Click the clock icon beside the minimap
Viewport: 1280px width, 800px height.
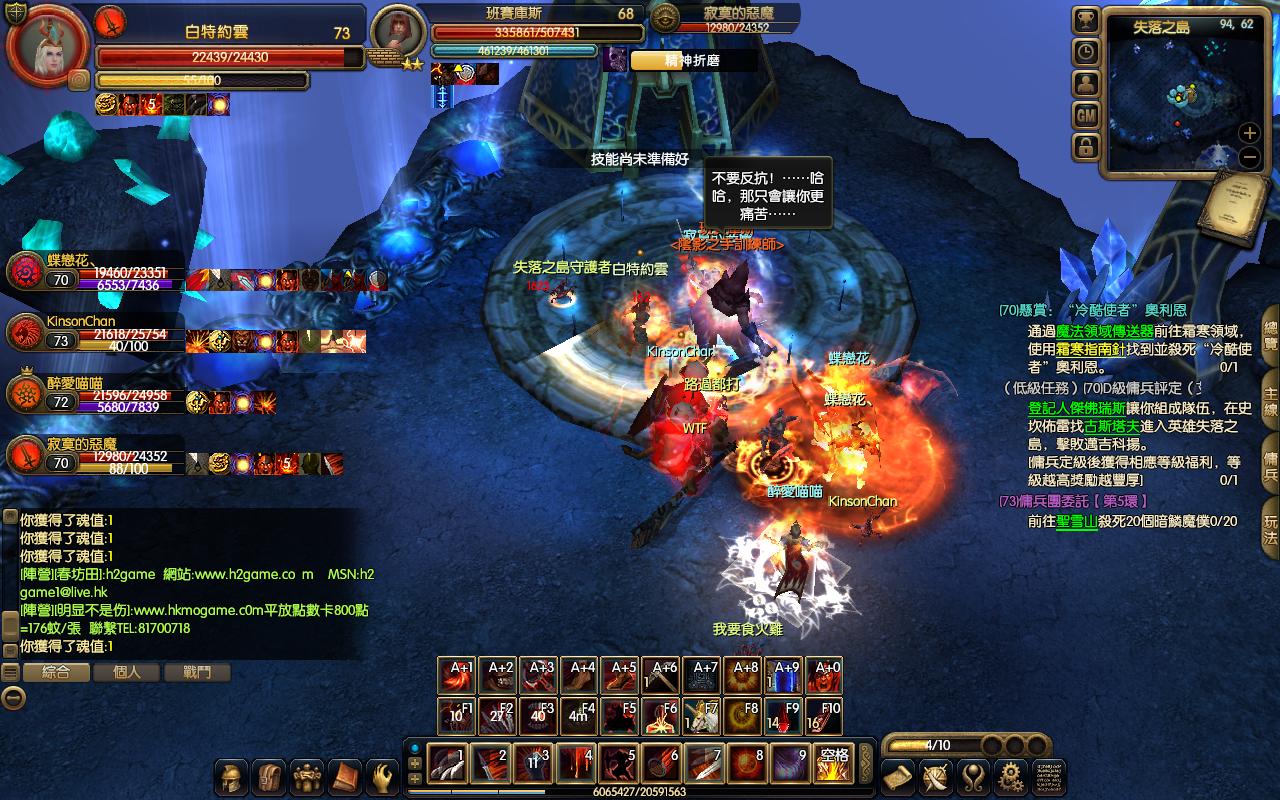click(x=1086, y=52)
